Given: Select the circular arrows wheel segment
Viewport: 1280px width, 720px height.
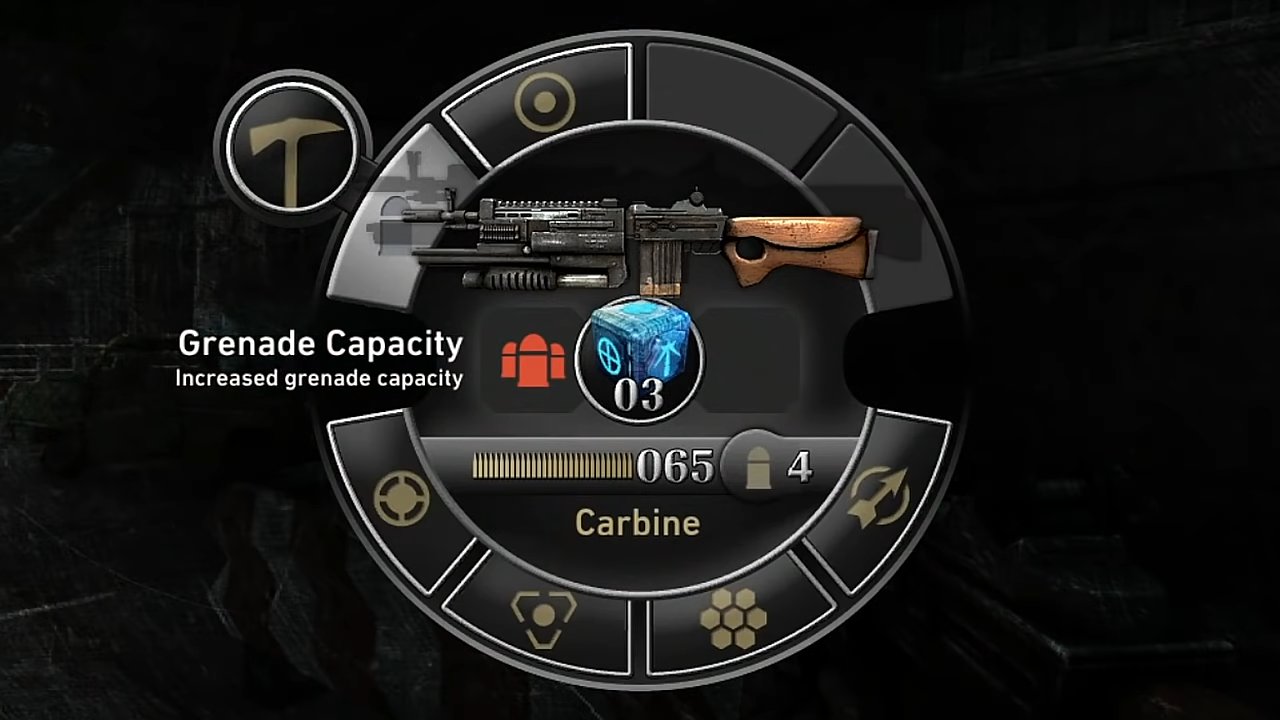Looking at the screenshot, I should point(878,497).
